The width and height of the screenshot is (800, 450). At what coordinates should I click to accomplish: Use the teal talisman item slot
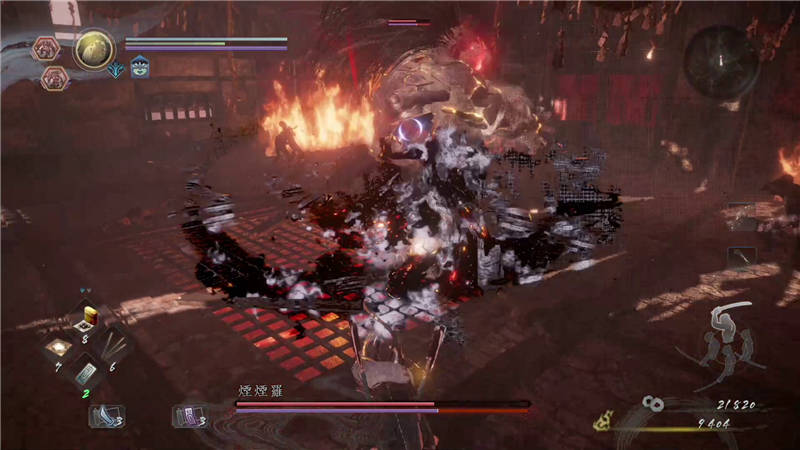[x=88, y=374]
